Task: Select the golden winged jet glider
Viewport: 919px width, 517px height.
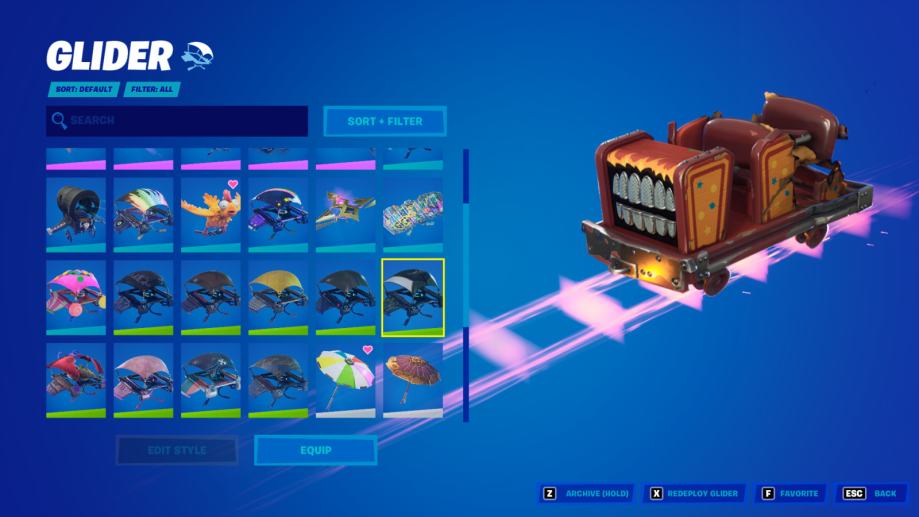Action: coord(345,214)
